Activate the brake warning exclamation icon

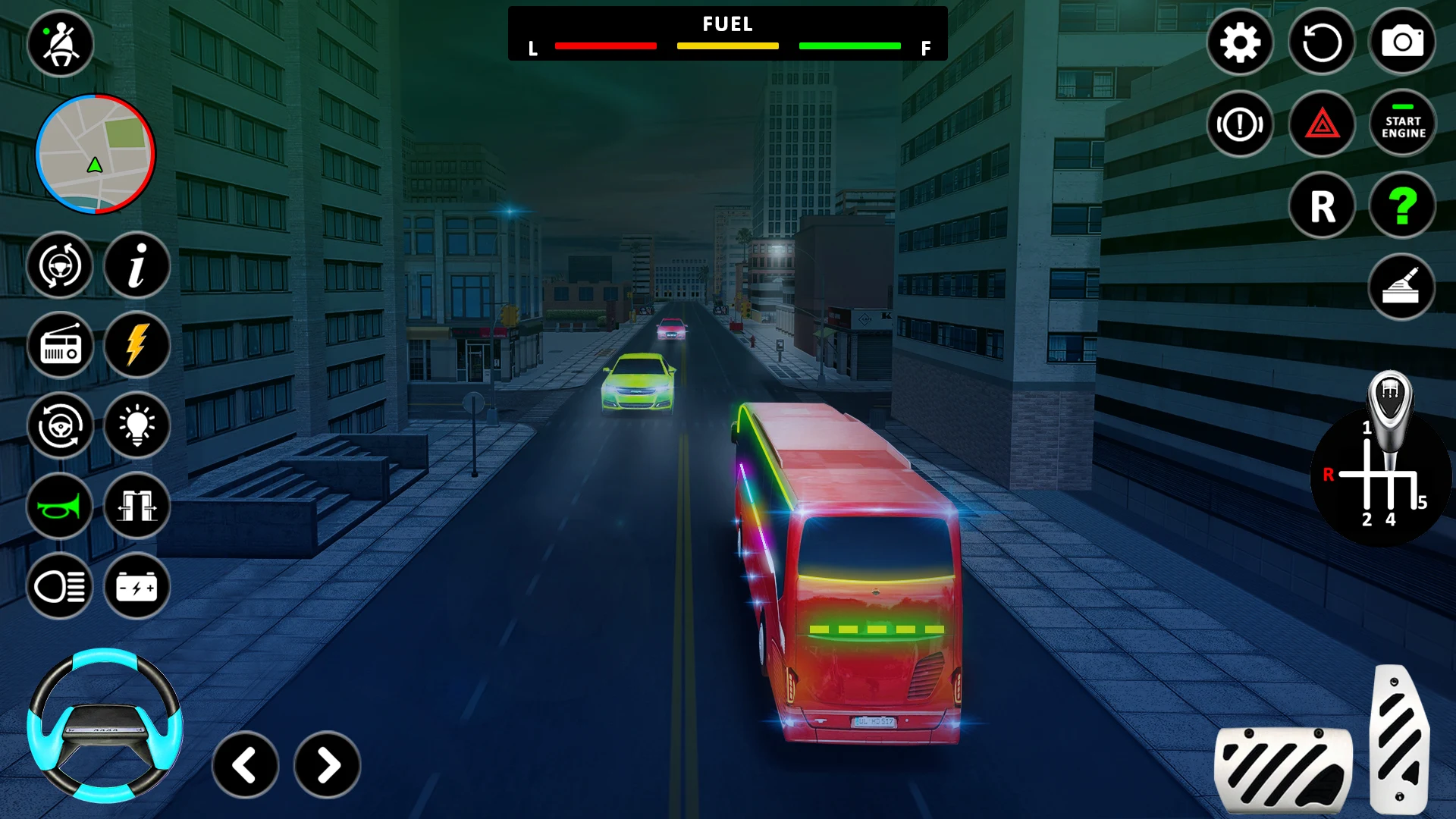coord(1240,124)
